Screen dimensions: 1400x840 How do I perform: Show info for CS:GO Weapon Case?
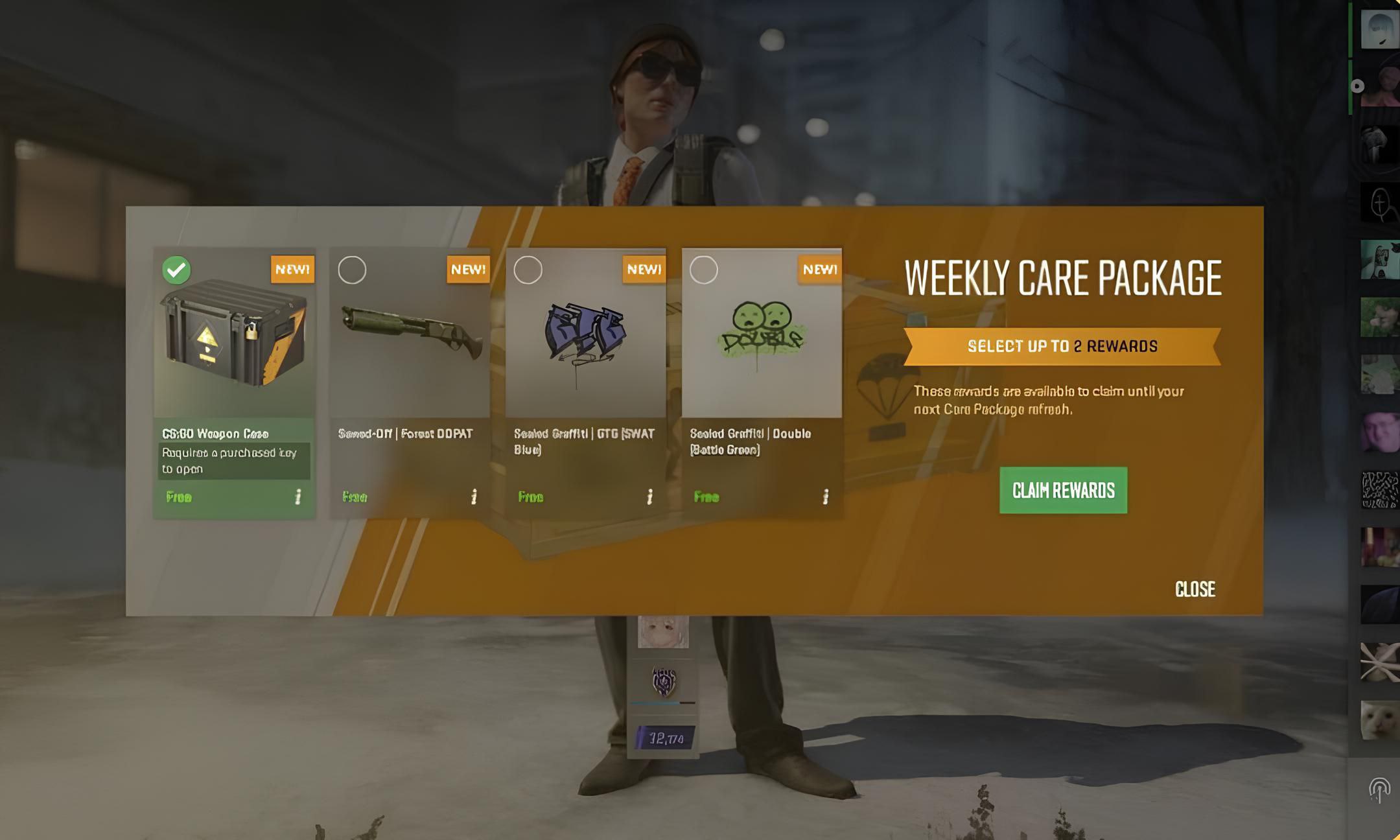298,496
